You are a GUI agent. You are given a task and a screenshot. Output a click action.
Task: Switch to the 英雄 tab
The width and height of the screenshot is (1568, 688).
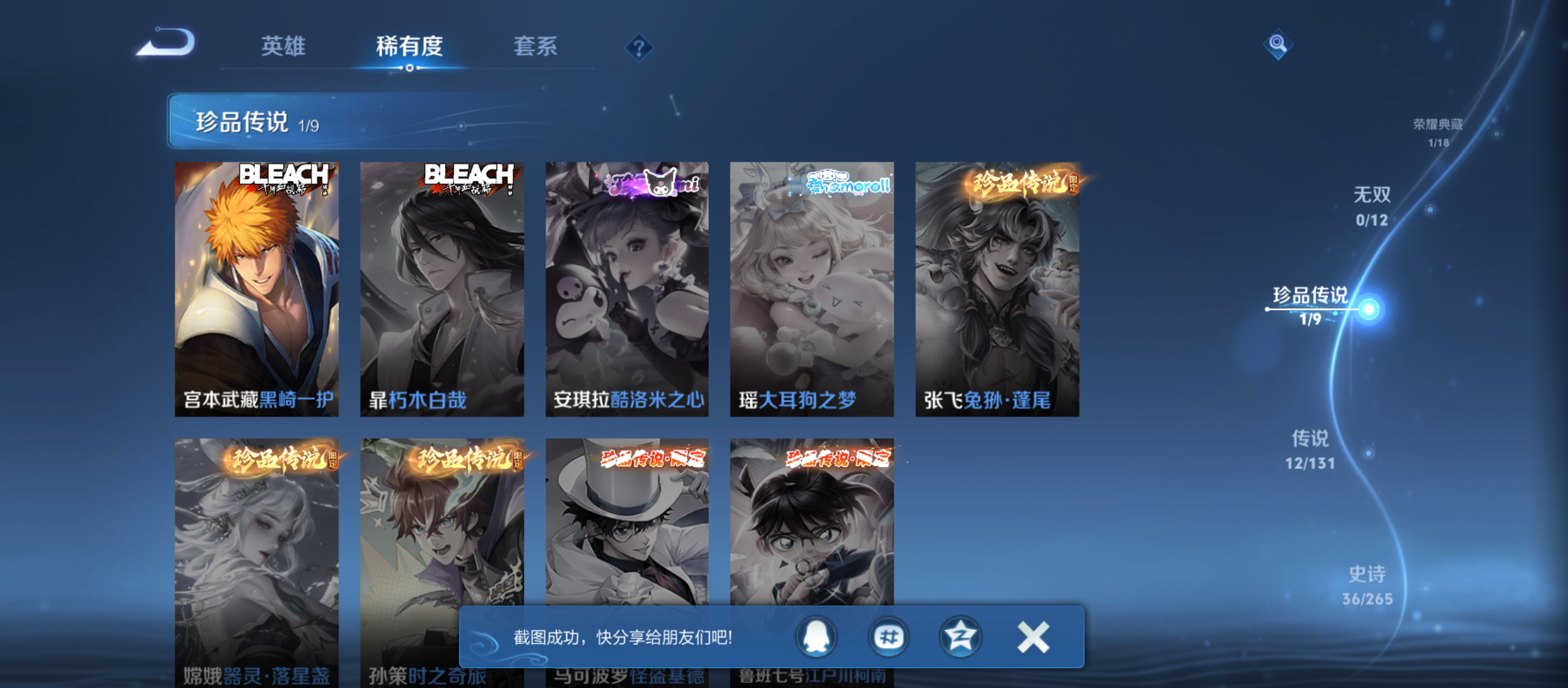click(x=282, y=47)
